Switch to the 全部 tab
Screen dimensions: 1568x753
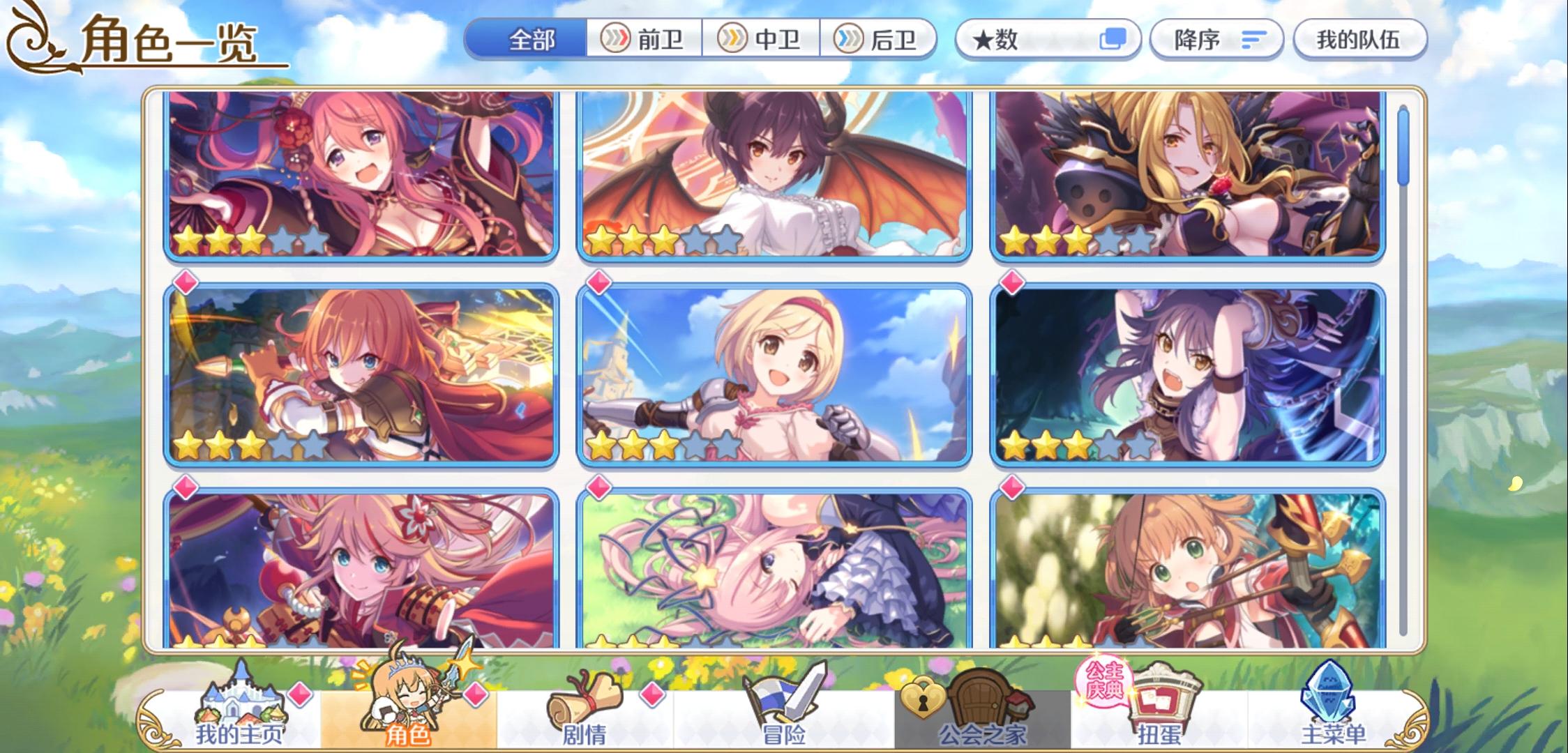coord(534,40)
